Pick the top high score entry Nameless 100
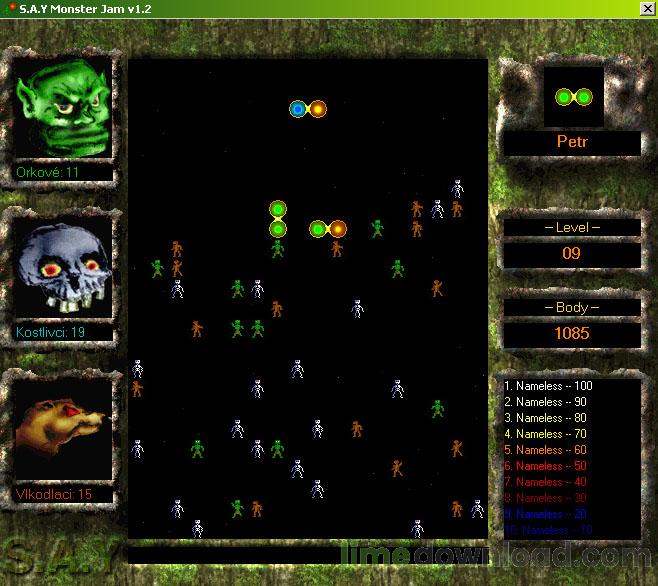The width and height of the screenshot is (658, 586). click(x=548, y=386)
